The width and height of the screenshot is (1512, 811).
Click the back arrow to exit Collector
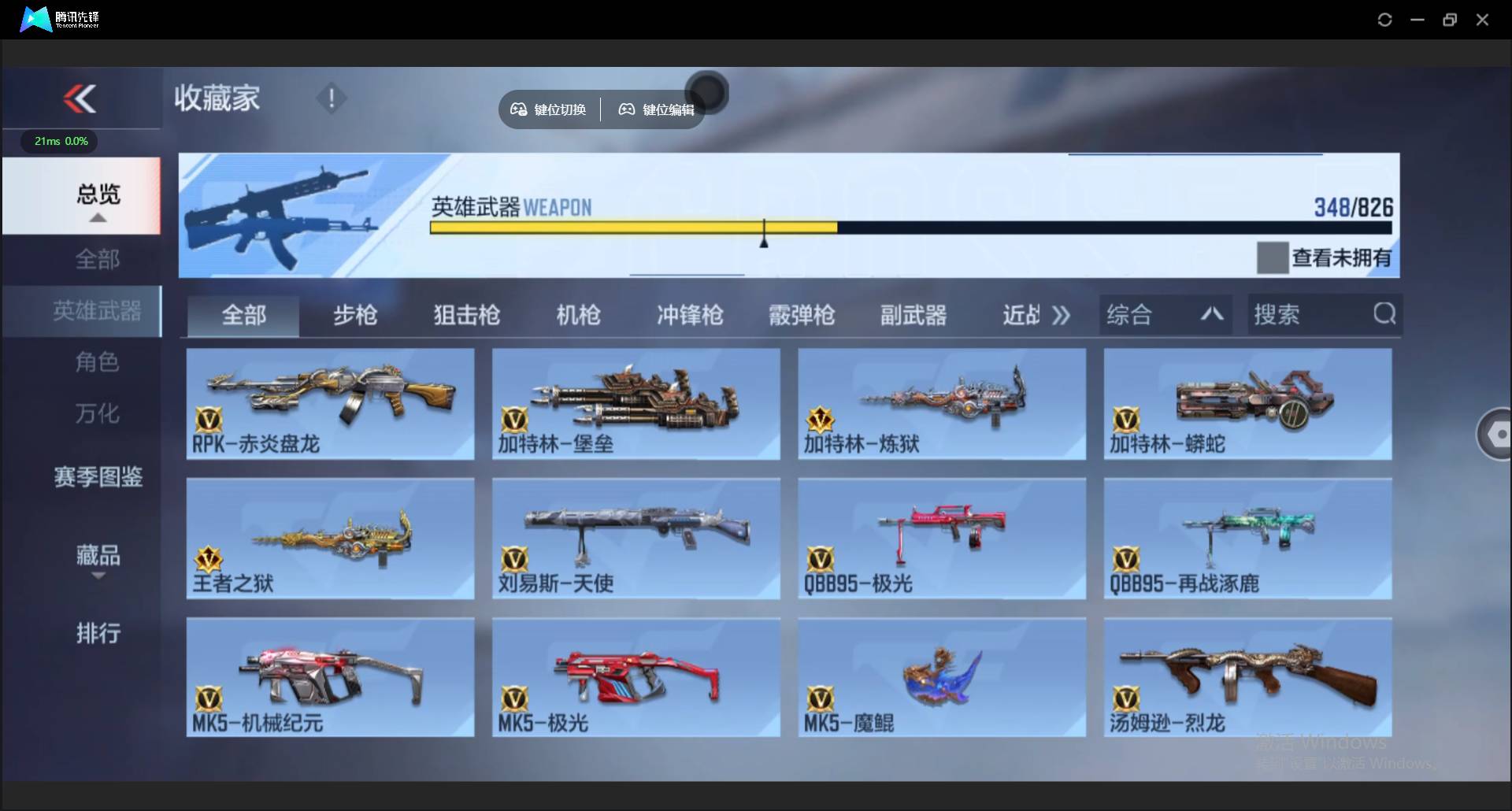78,98
